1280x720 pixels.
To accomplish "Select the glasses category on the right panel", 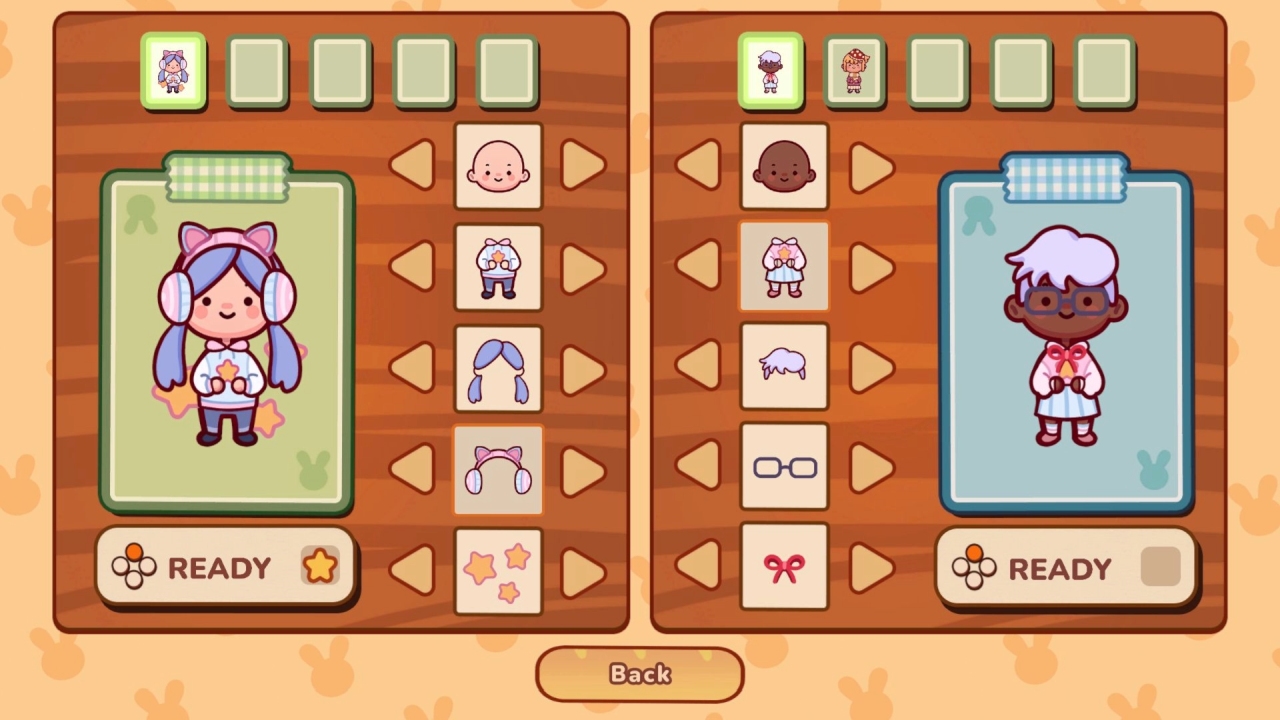I will (784, 467).
